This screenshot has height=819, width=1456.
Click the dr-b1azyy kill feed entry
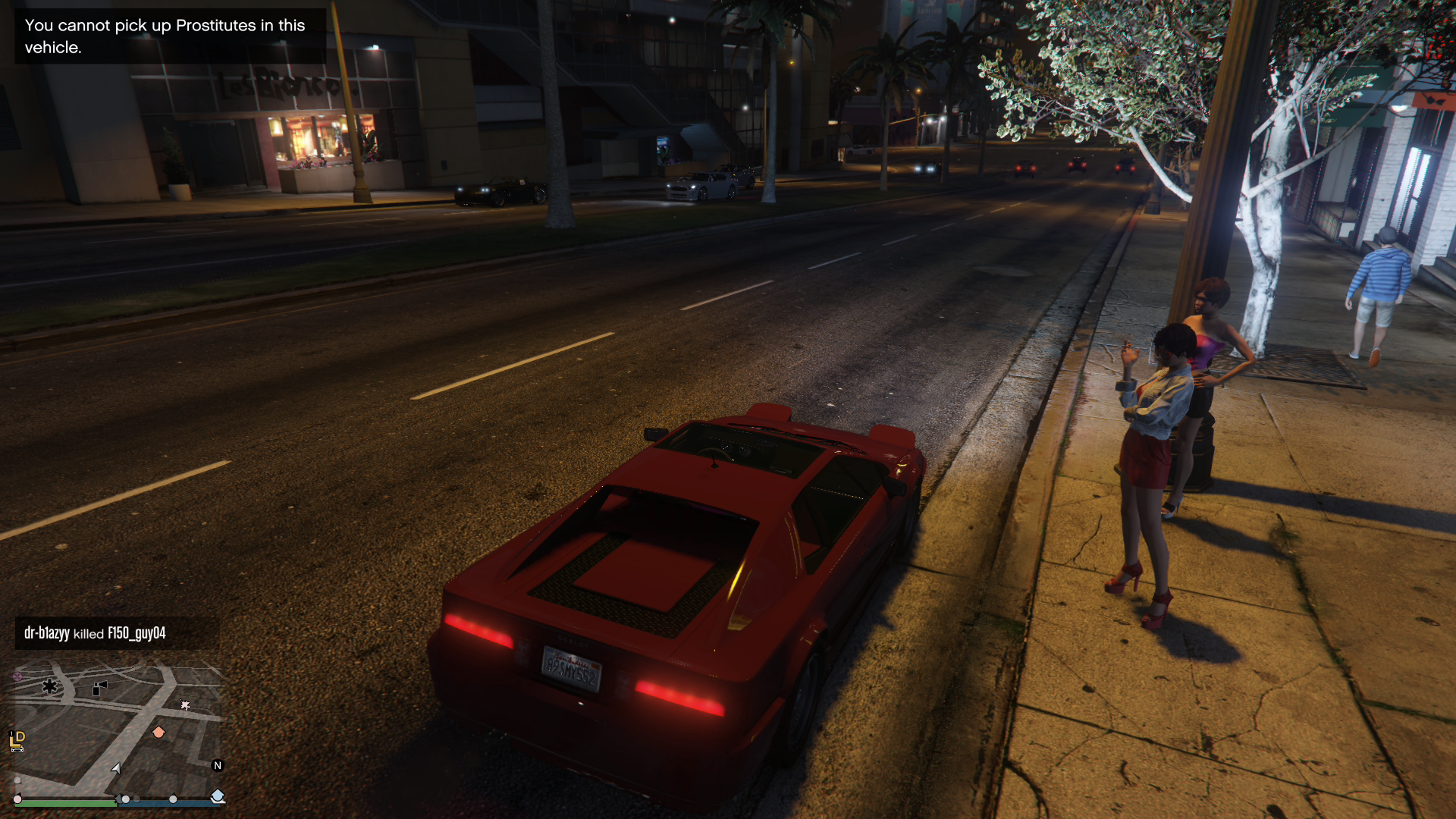(x=95, y=633)
